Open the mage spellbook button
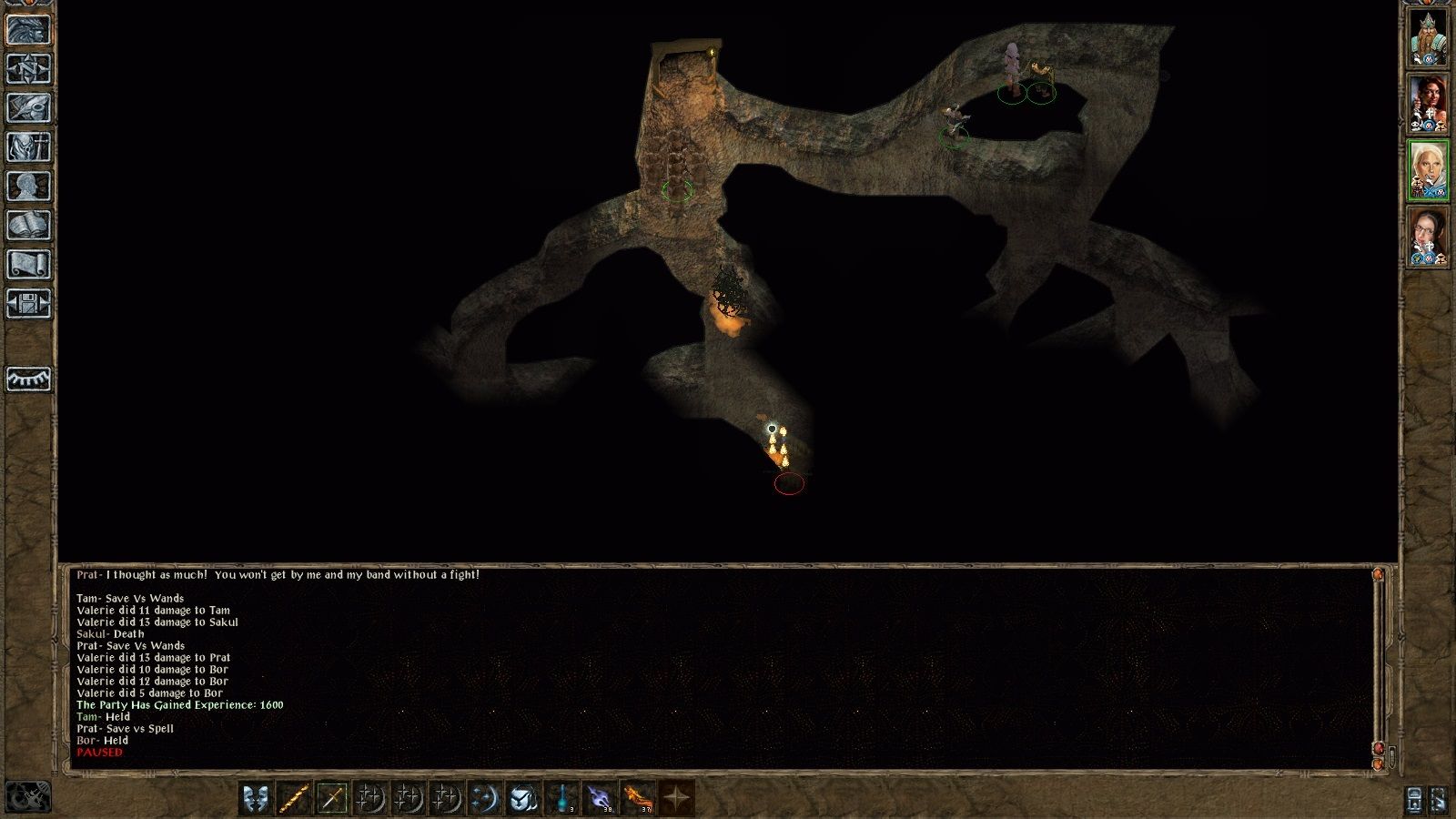 (x=28, y=225)
